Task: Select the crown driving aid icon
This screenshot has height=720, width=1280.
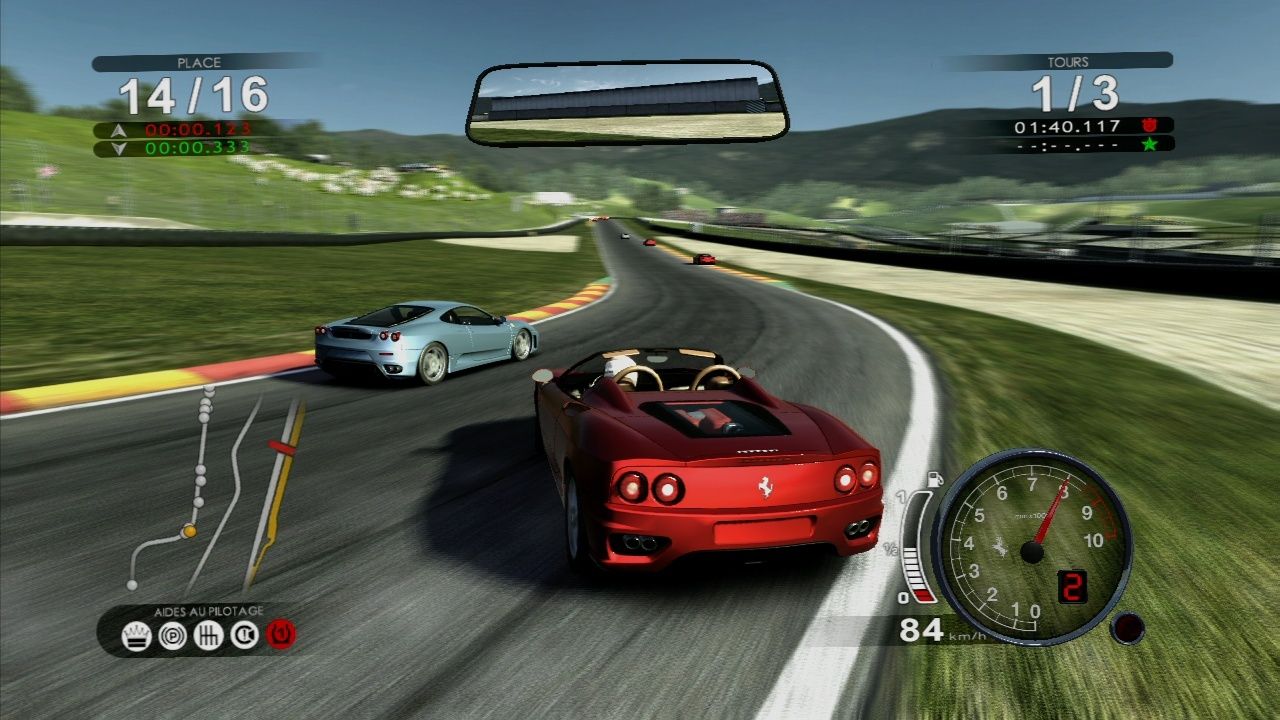Action: (137, 635)
